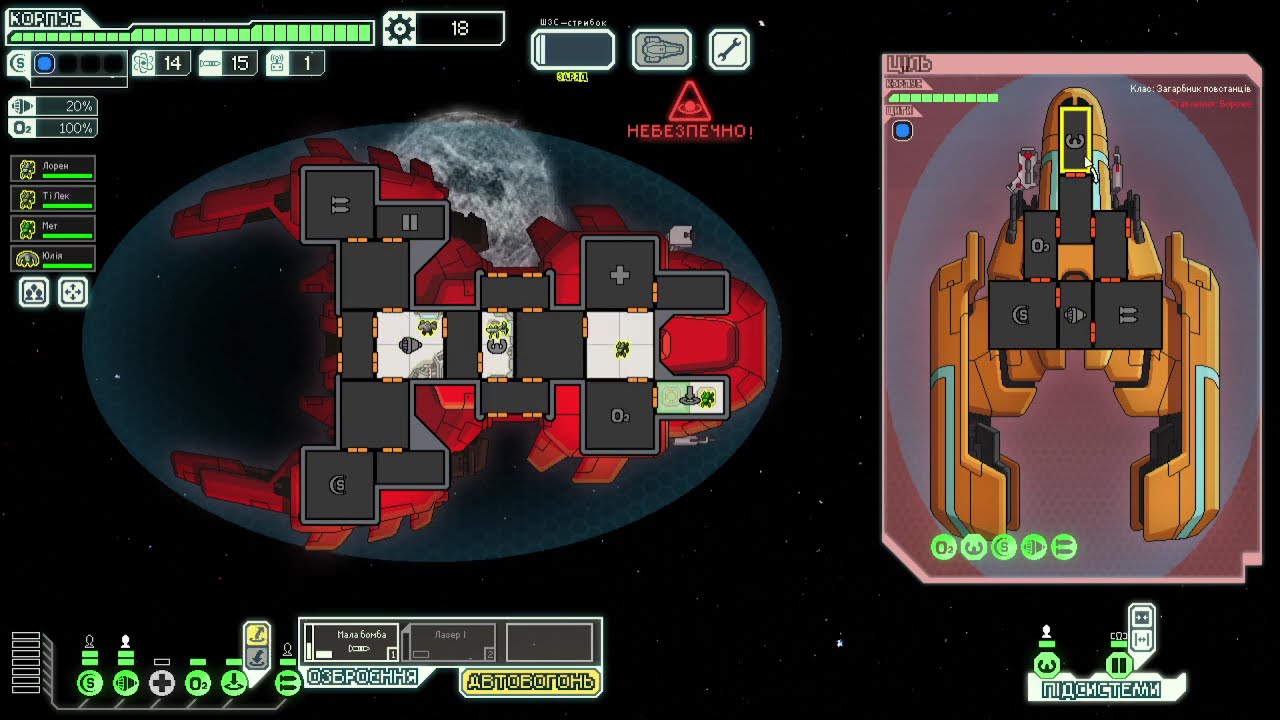Viewport: 1280px width, 720px height.
Task: Select crew member Мет
Action: click(x=54, y=228)
